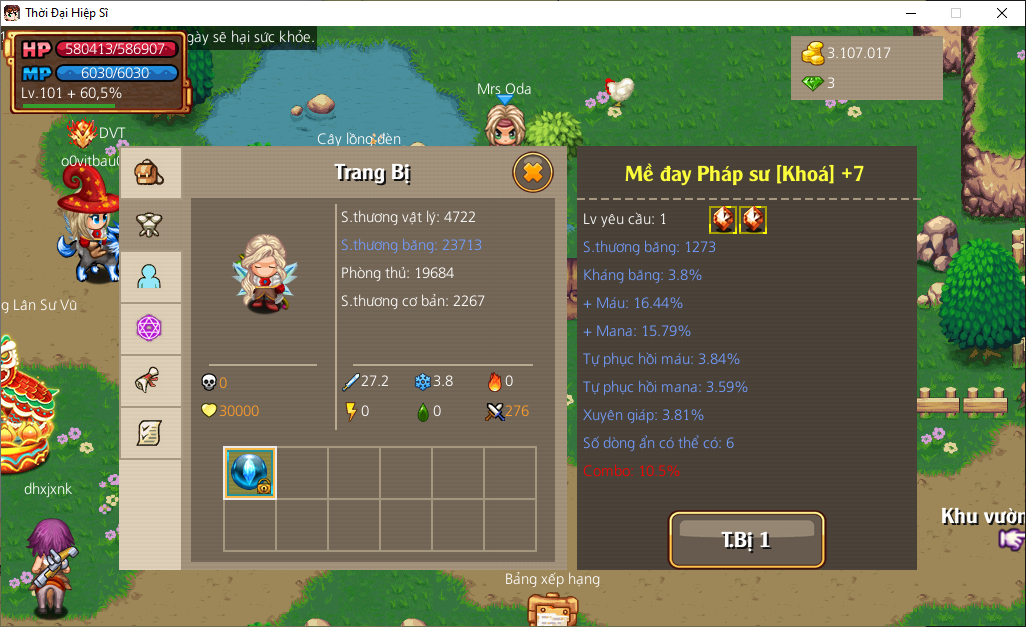Click the first orange gem socket icon
The width and height of the screenshot is (1026, 627).
coord(723,220)
